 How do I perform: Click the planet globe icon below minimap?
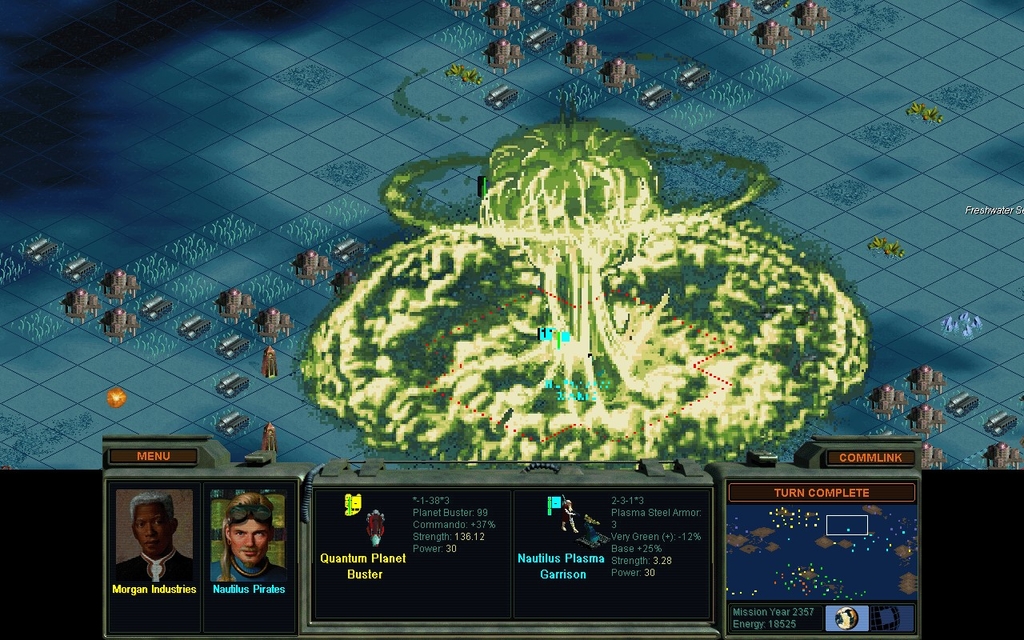click(x=847, y=617)
